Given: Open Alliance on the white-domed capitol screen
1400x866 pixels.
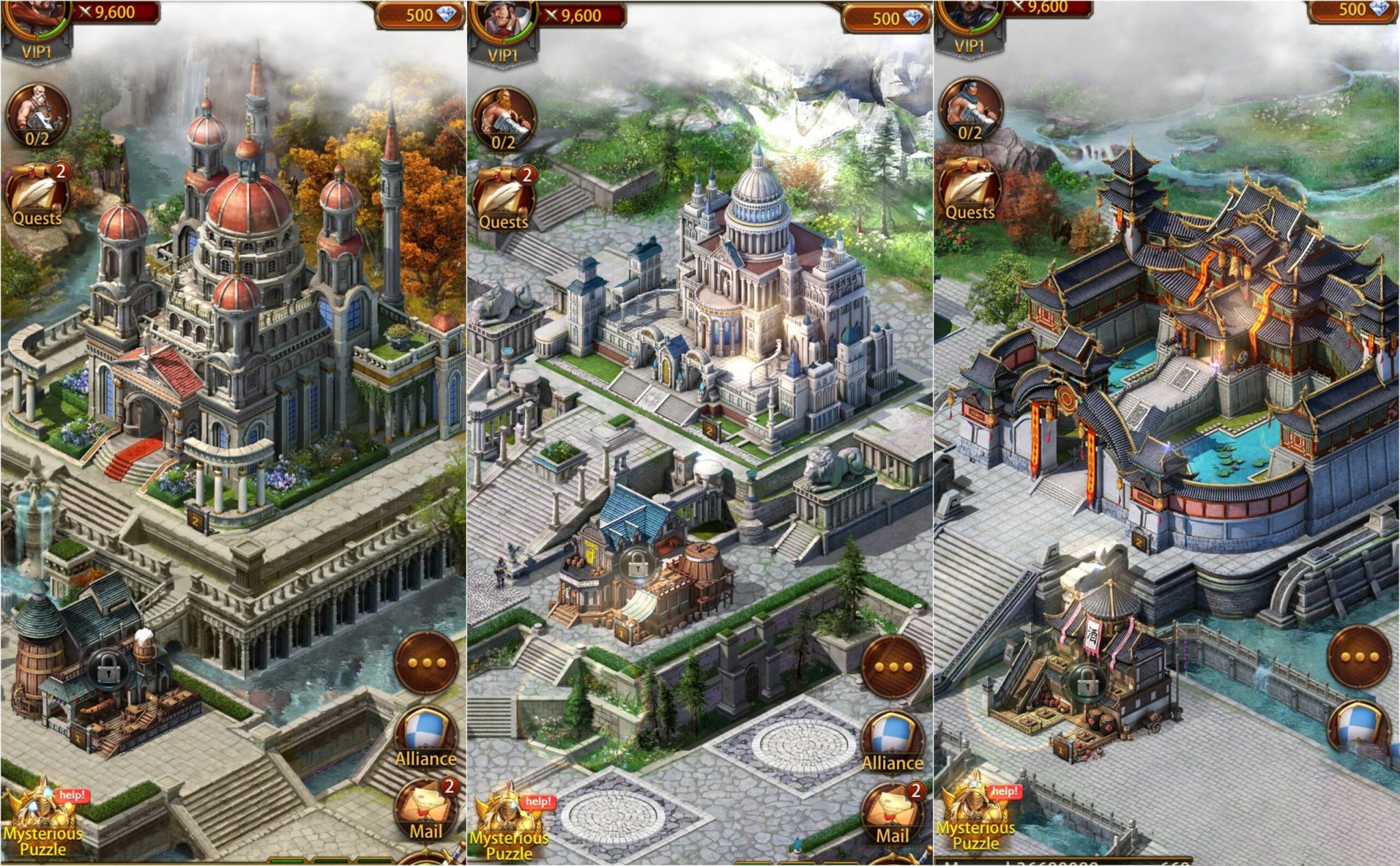Looking at the screenshot, I should click(x=891, y=742).
